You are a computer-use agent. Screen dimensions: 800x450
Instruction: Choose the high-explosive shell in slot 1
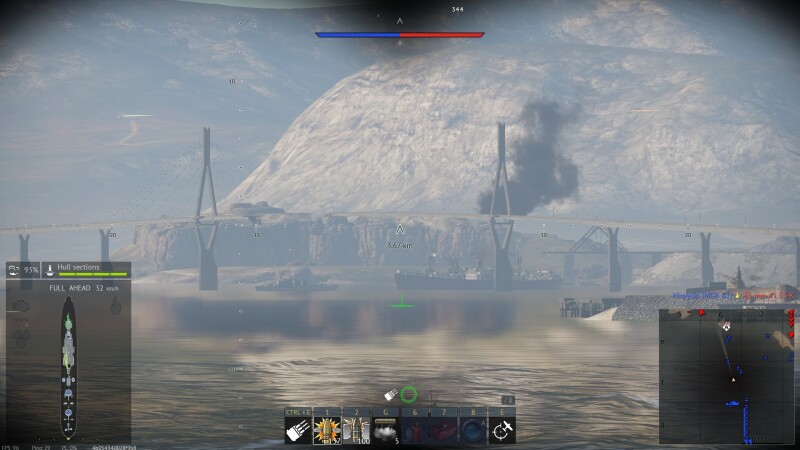click(327, 430)
